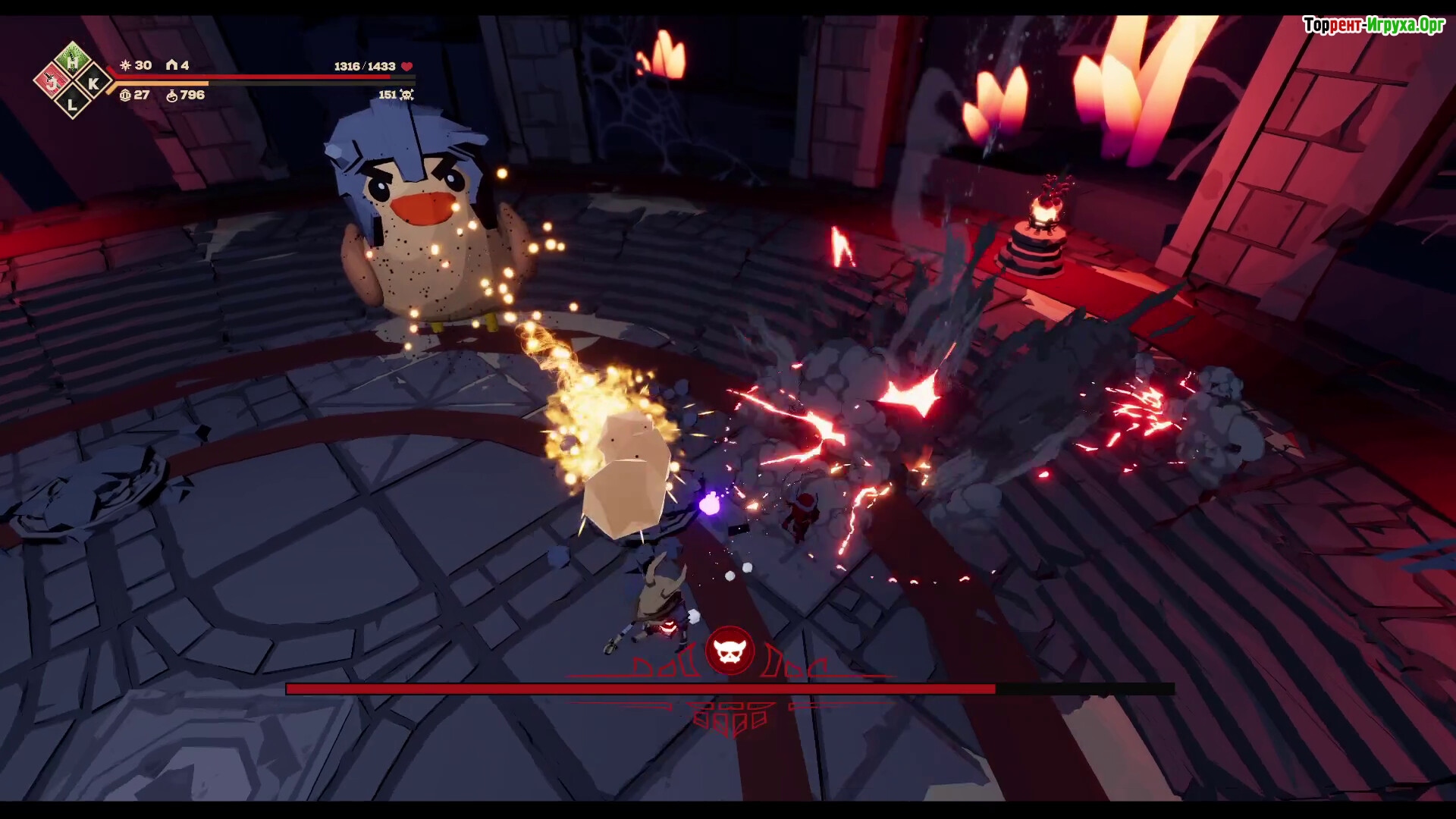The image size is (1456, 819).
Task: Activate the red dagger ability diamond
Action: click(x=52, y=81)
